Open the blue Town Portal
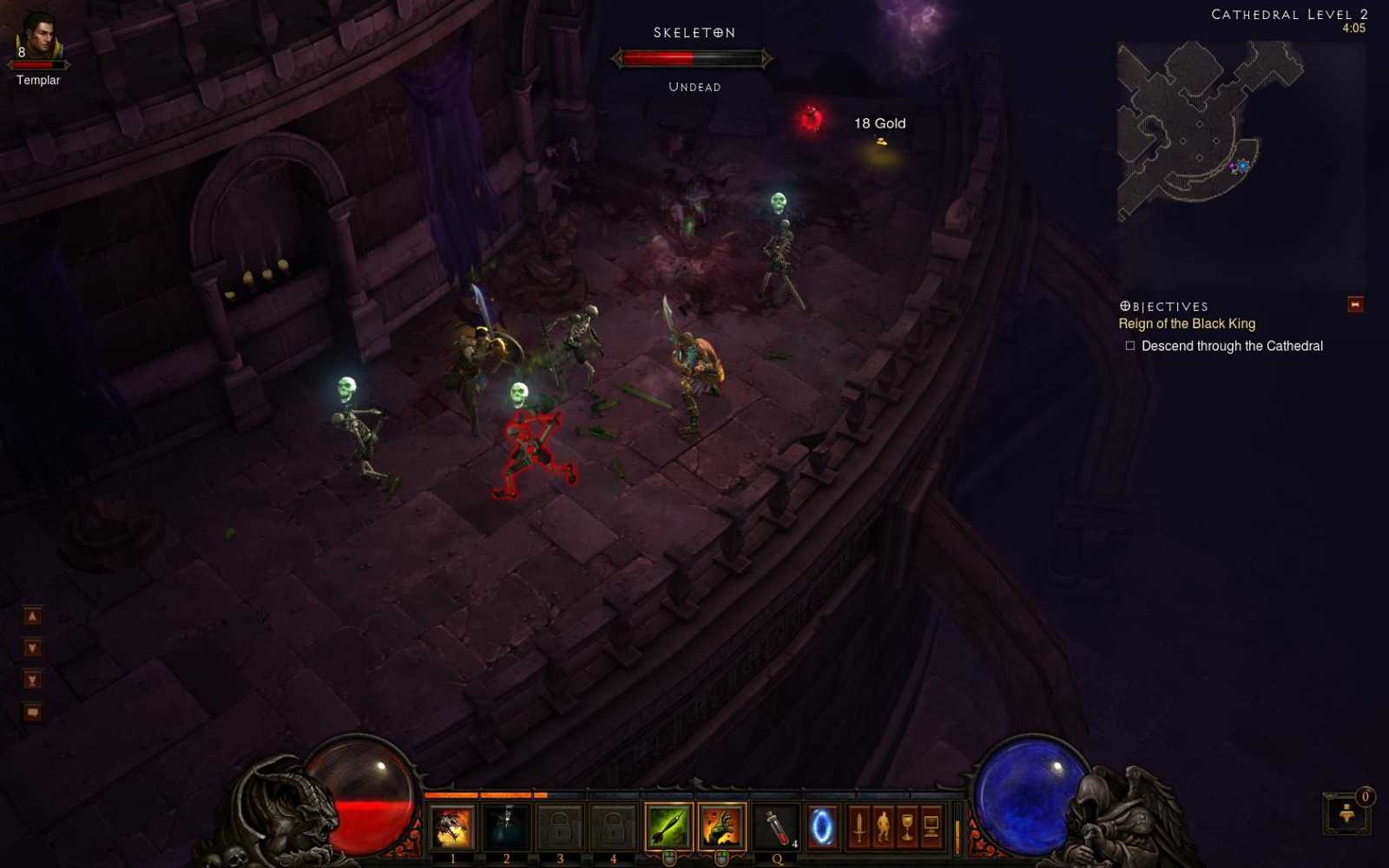The height and width of the screenshot is (868, 1389). click(x=821, y=827)
